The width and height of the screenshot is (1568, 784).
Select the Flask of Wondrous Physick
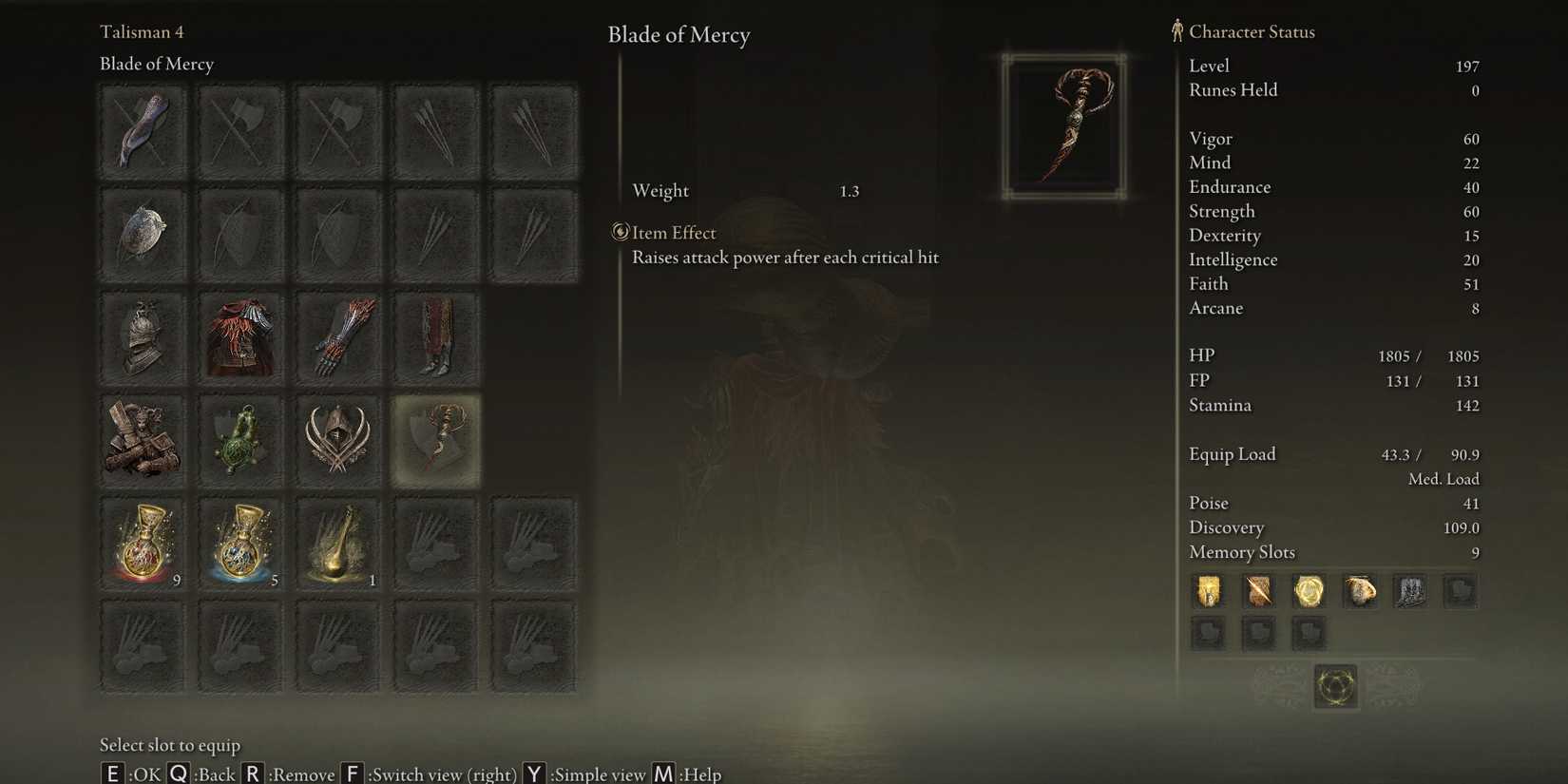(338, 542)
